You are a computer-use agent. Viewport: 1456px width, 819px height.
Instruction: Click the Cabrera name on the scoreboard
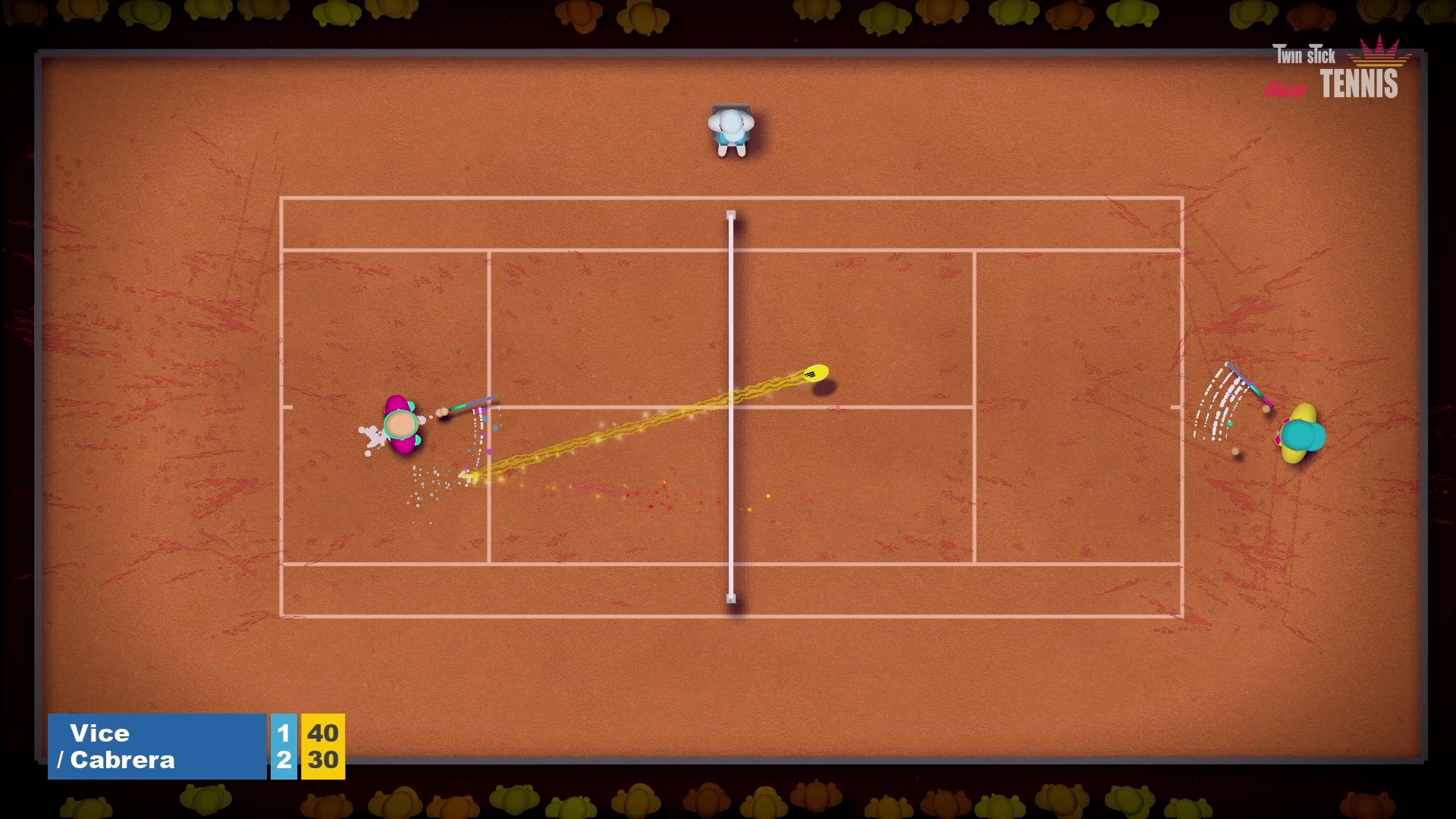pos(121,761)
